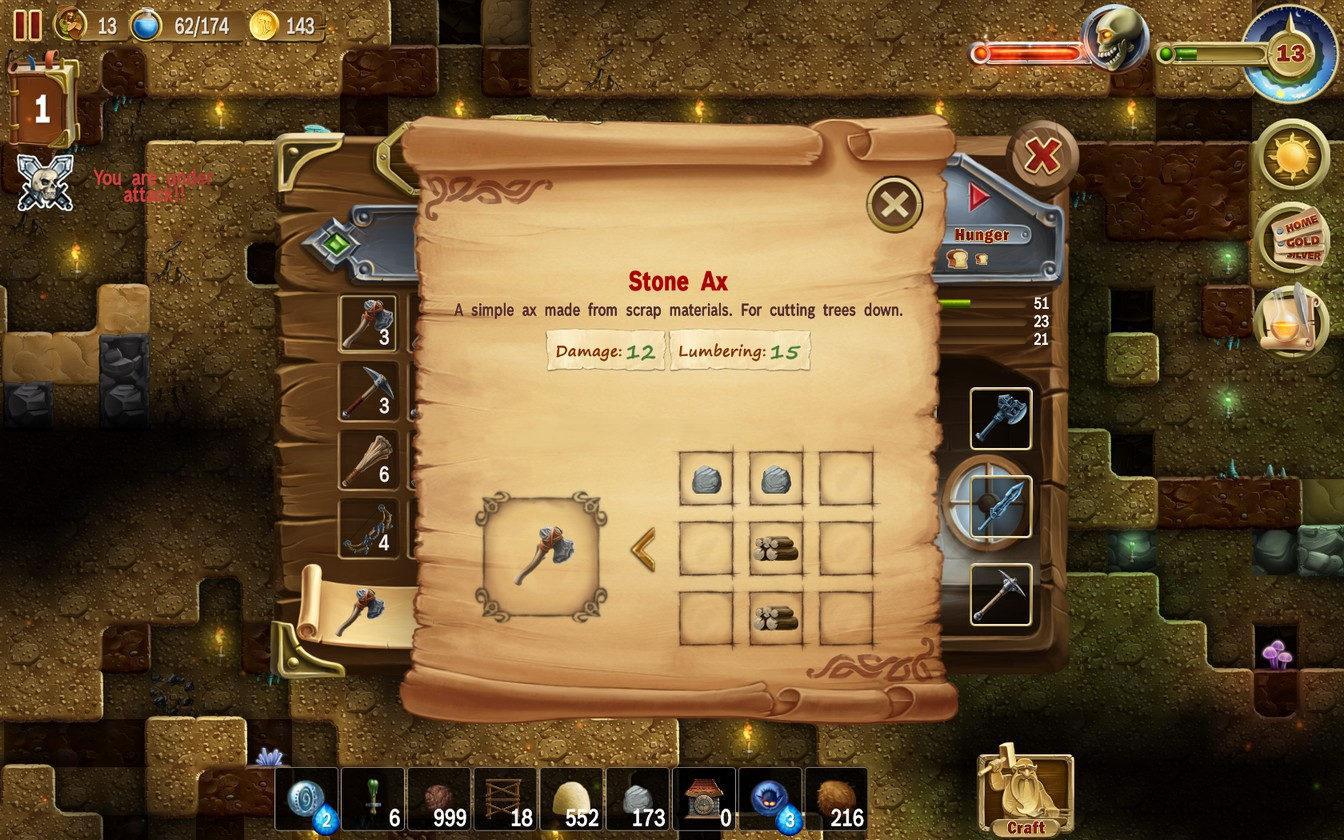Pause the game with the pause button
The width and height of the screenshot is (1344, 840).
(26, 24)
